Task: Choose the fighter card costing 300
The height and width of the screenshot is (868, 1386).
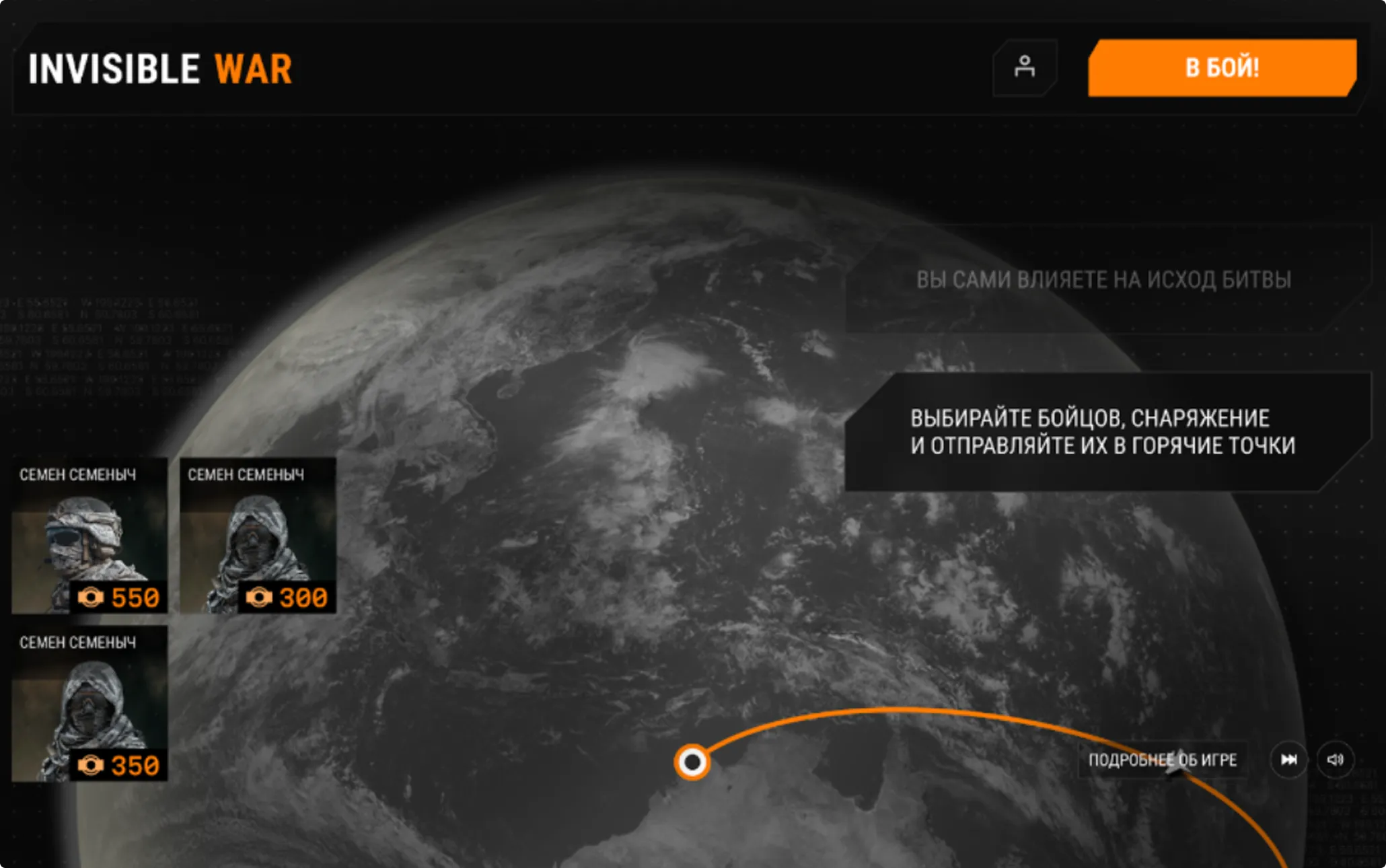Action: 258,536
